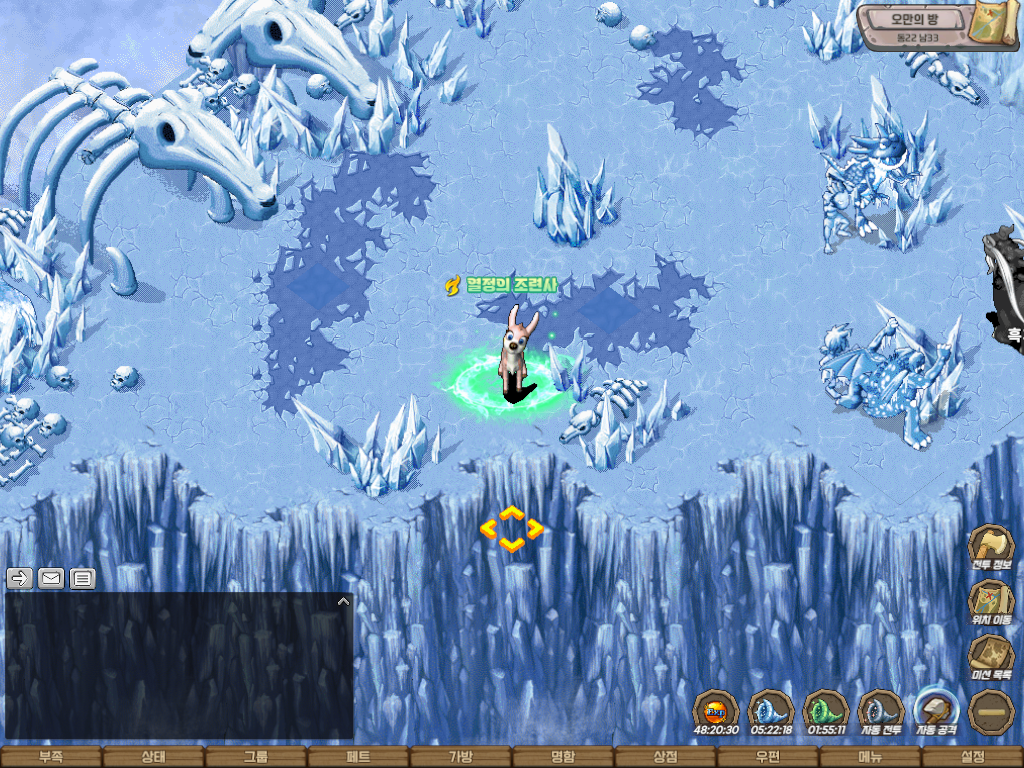Image resolution: width=1024 pixels, height=768 pixels.
Task: Open the 페트 (Pet) menu
Action: (358, 758)
